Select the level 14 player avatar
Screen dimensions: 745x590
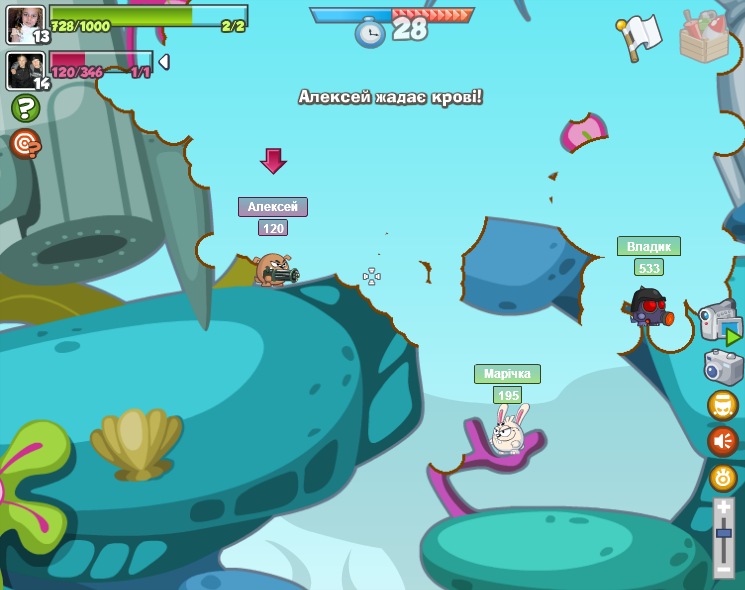click(25, 70)
